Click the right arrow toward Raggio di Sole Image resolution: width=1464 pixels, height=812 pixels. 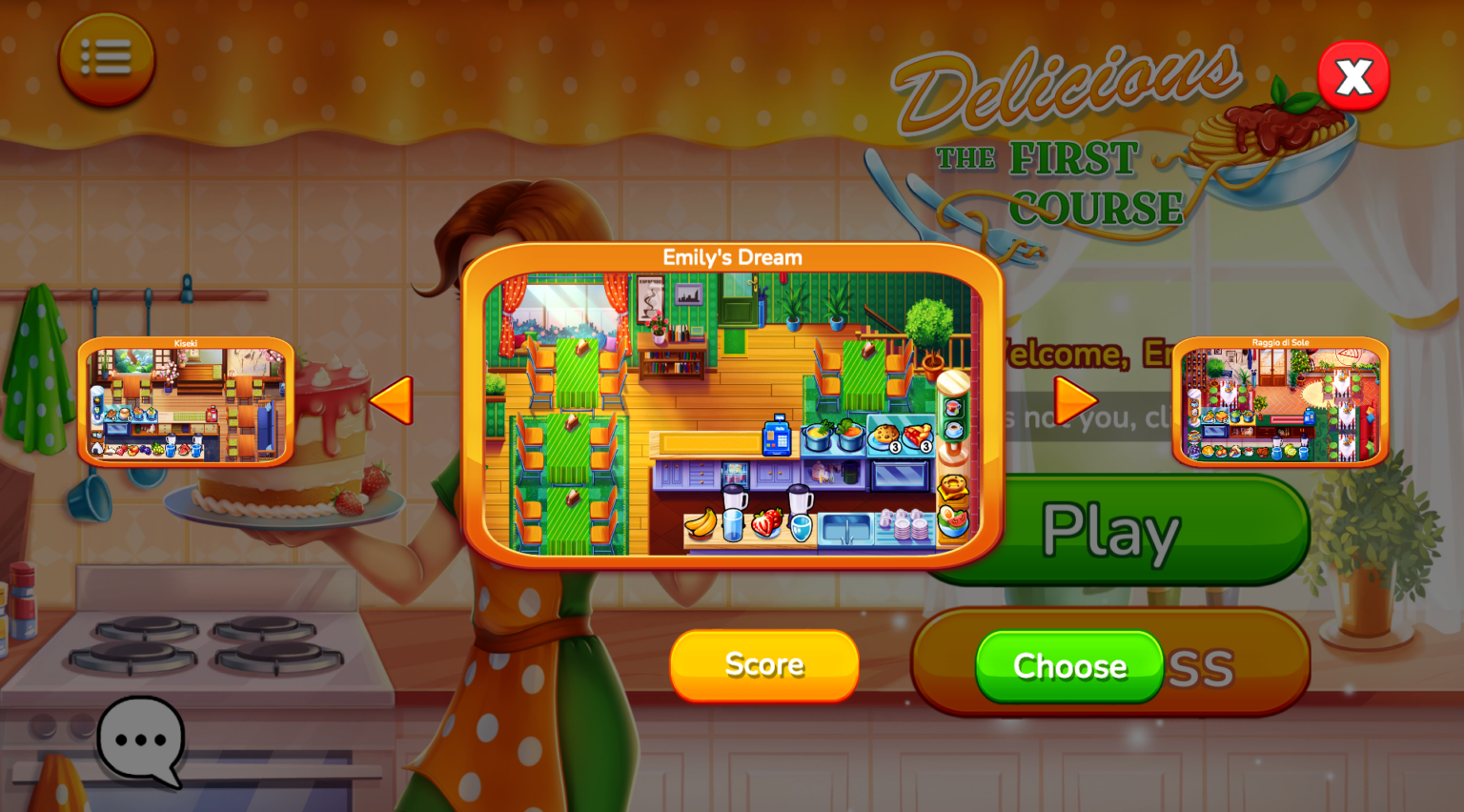(x=1075, y=399)
